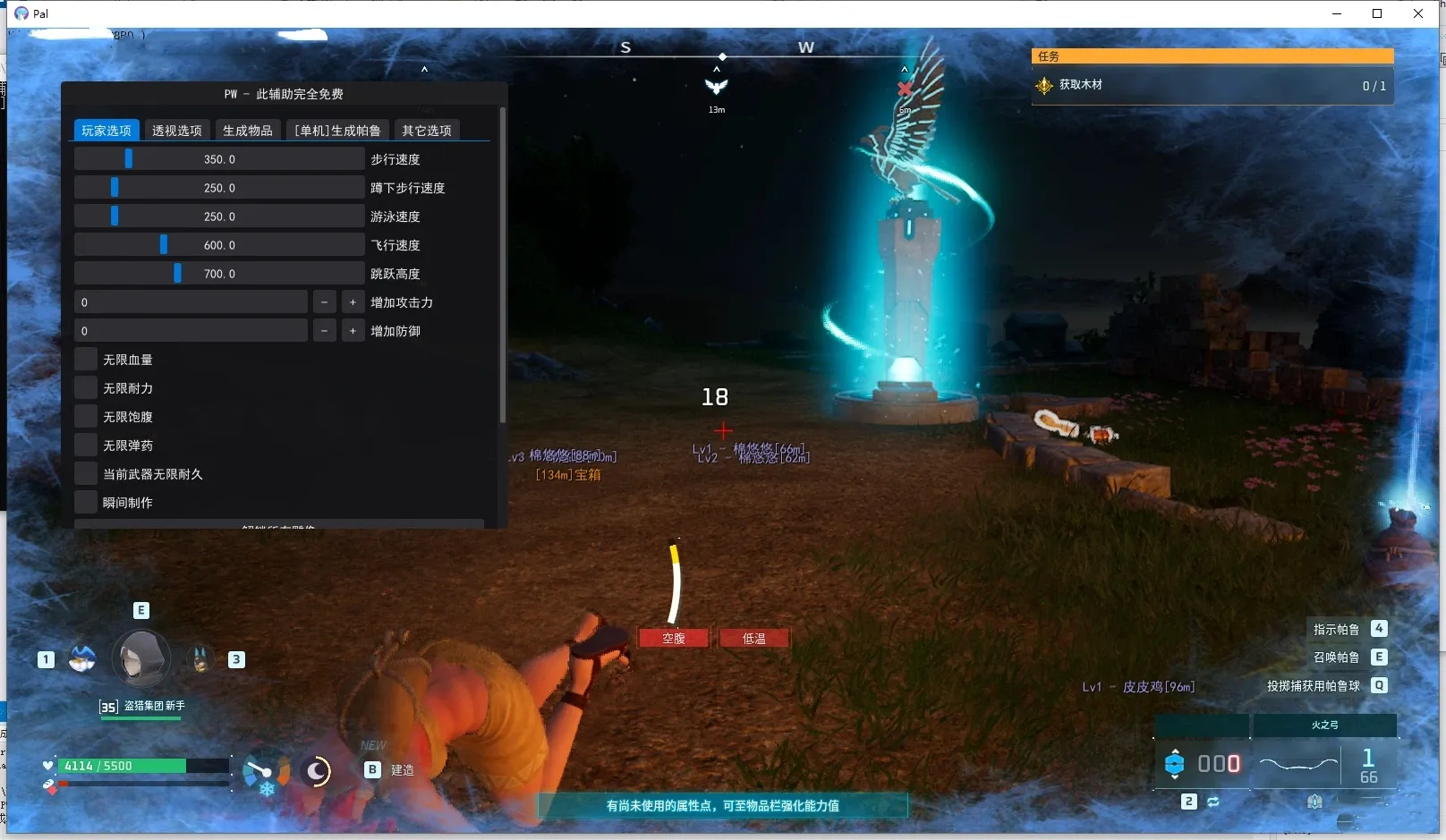Switch to the 透视选项 tab
Image resolution: width=1446 pixels, height=840 pixels.
point(176,130)
